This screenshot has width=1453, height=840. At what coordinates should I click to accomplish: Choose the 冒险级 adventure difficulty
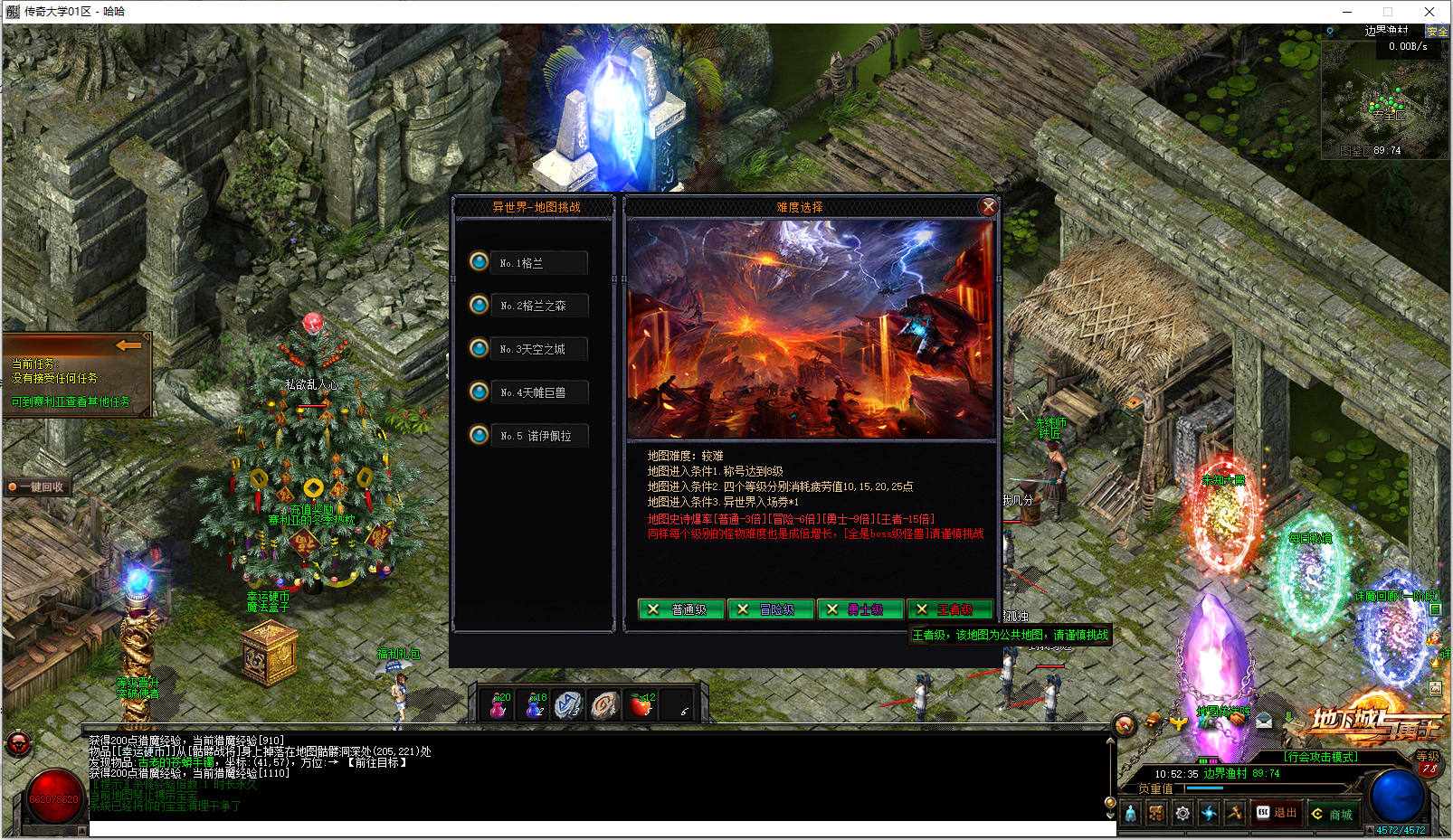(x=770, y=609)
